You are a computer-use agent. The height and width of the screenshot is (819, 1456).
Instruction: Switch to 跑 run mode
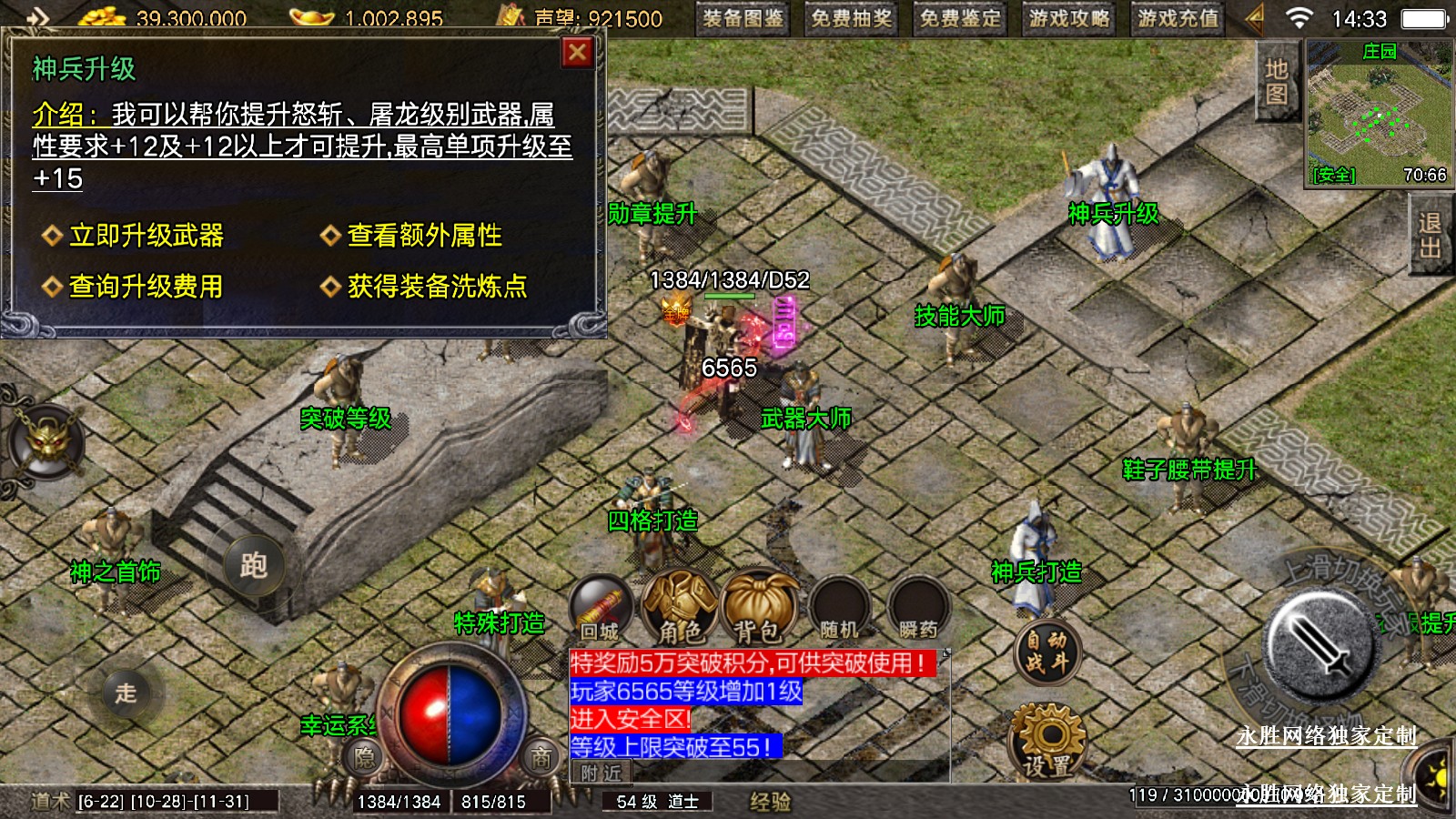(254, 565)
